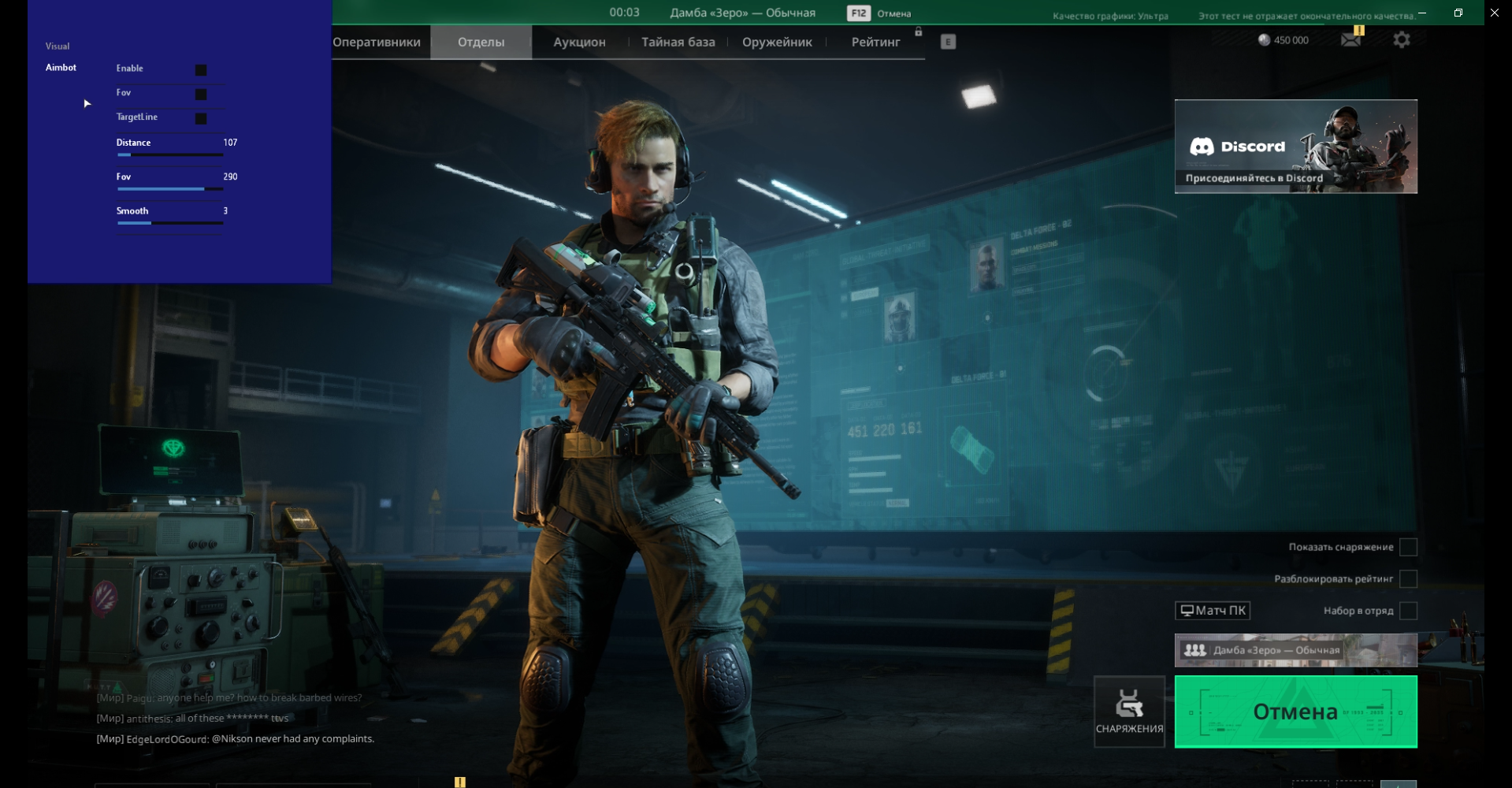Toggle the Показать снаряжение checkbox

tap(1408, 547)
